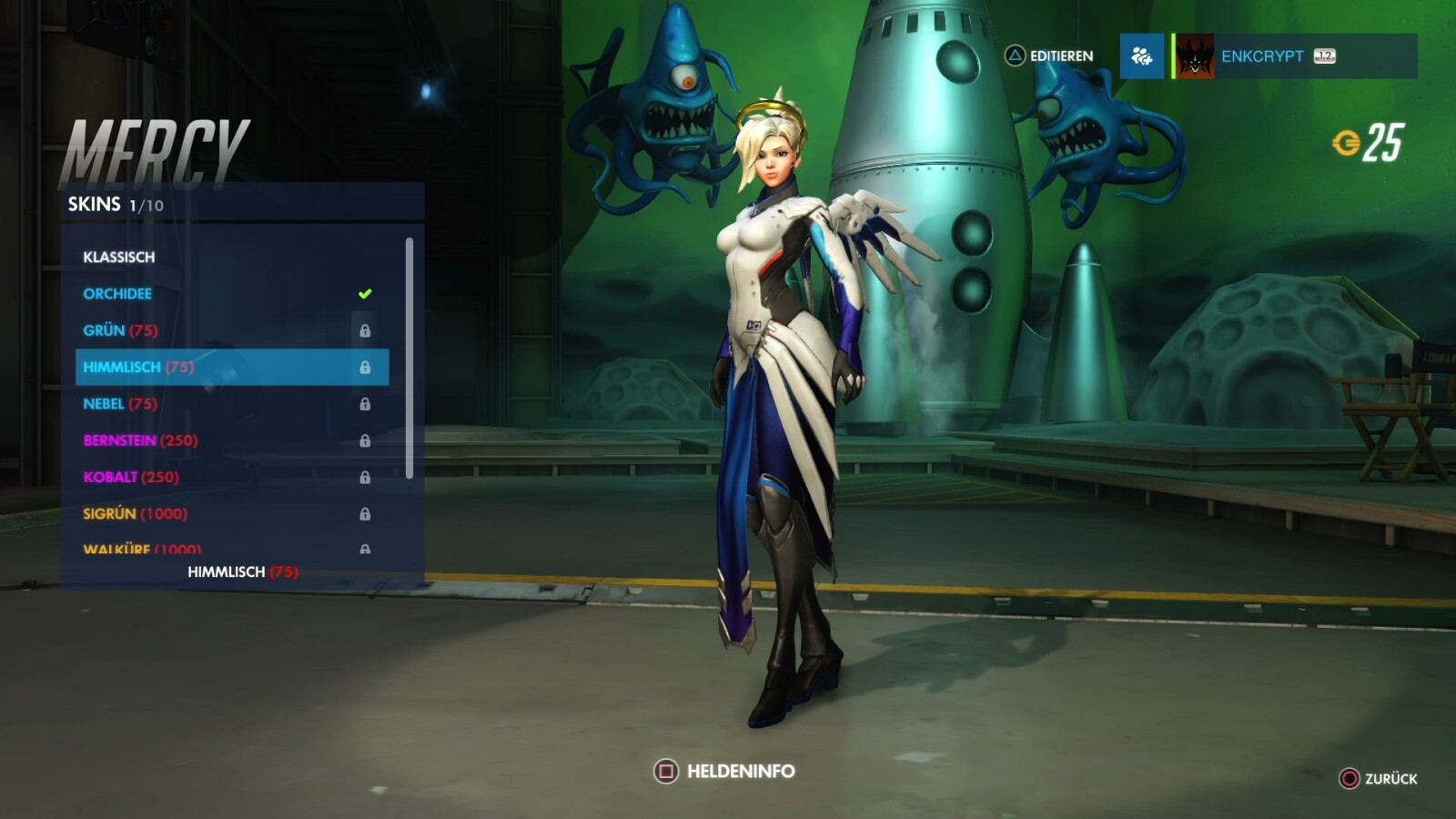The width and height of the screenshot is (1456, 819).
Task: Click the level 12 badge beside ENKCRYPT
Action: click(x=1324, y=56)
